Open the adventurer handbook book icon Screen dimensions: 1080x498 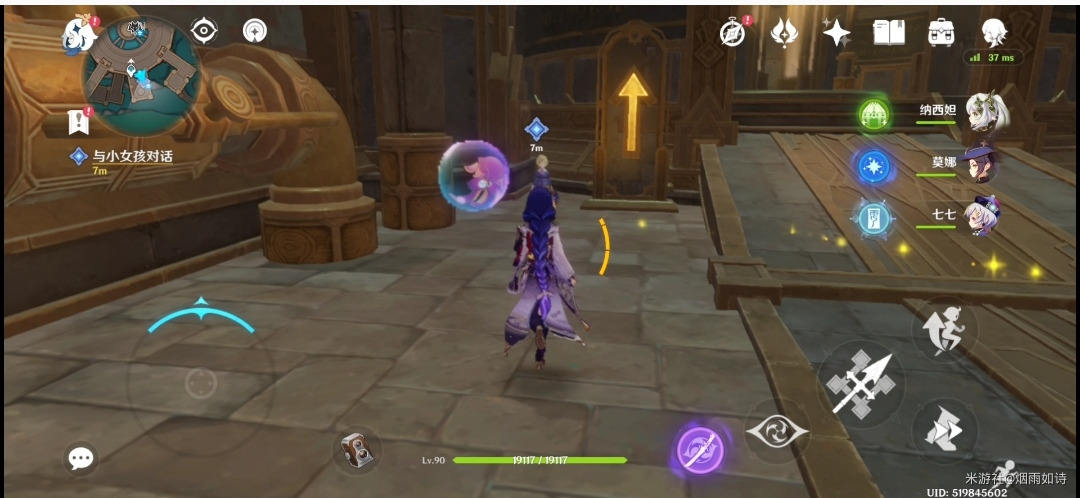pyautogui.click(x=888, y=33)
